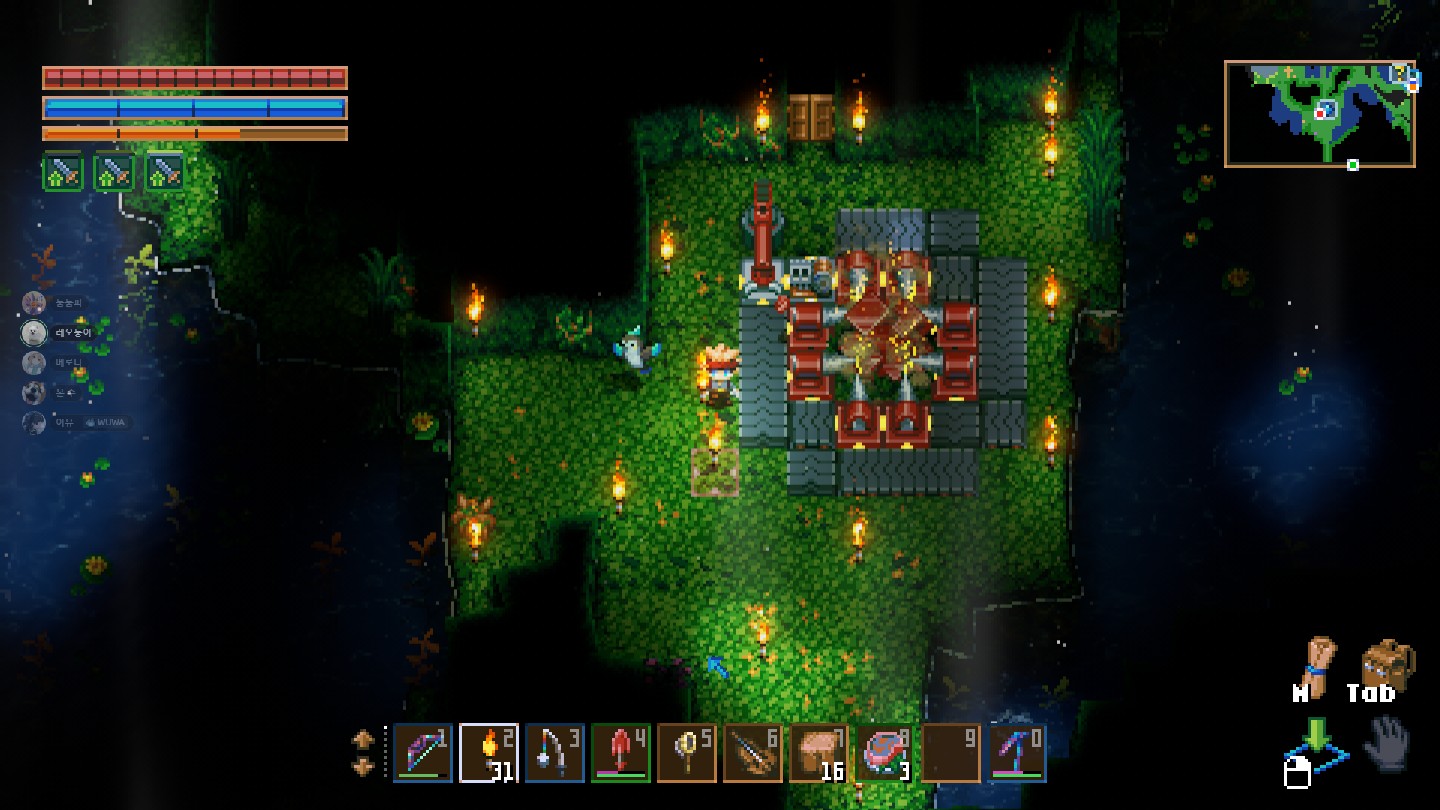Select the bow in hotbar slot 1
This screenshot has height=810, width=1440.
423,753
